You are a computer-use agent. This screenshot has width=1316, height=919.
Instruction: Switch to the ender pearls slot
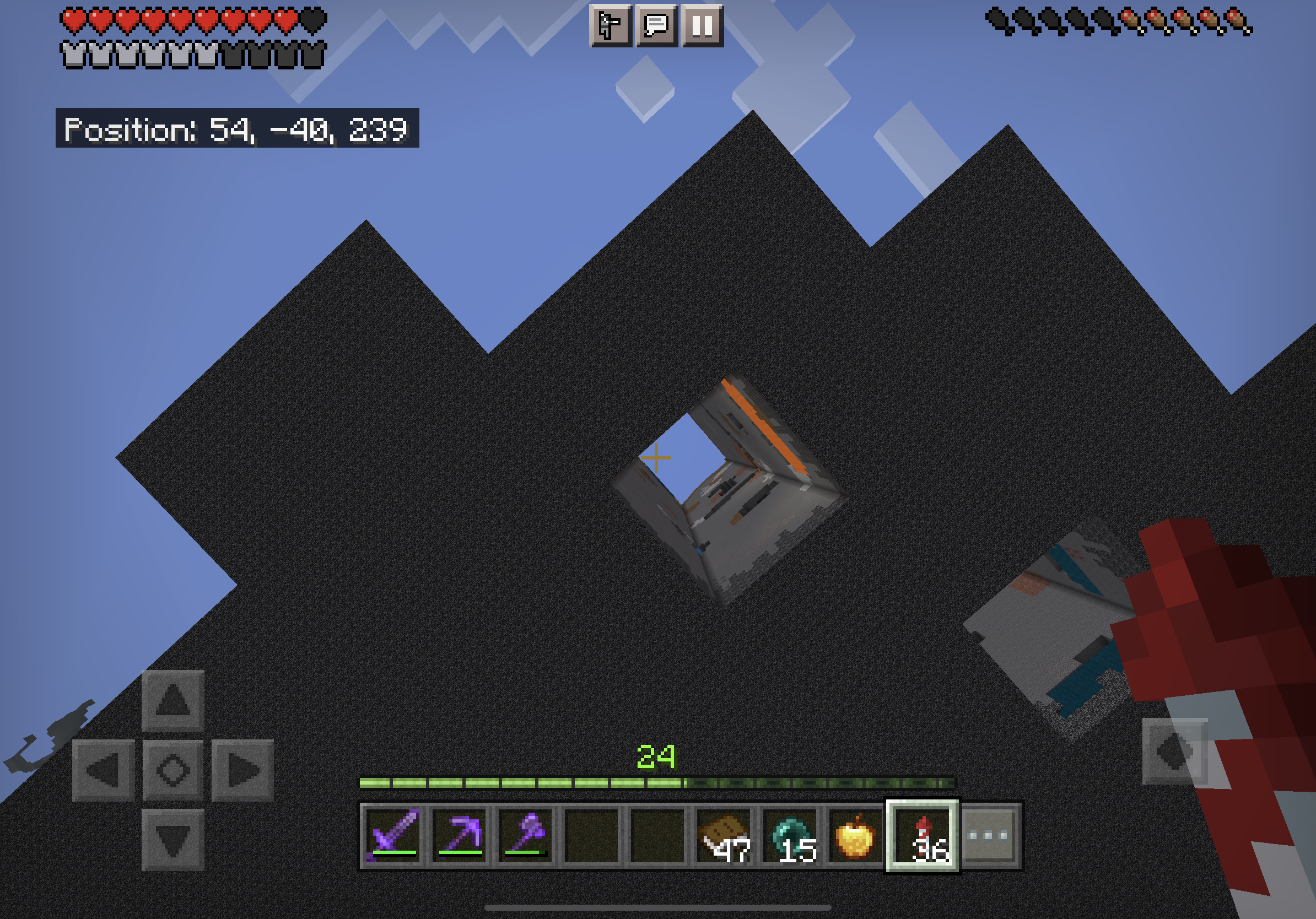click(790, 835)
